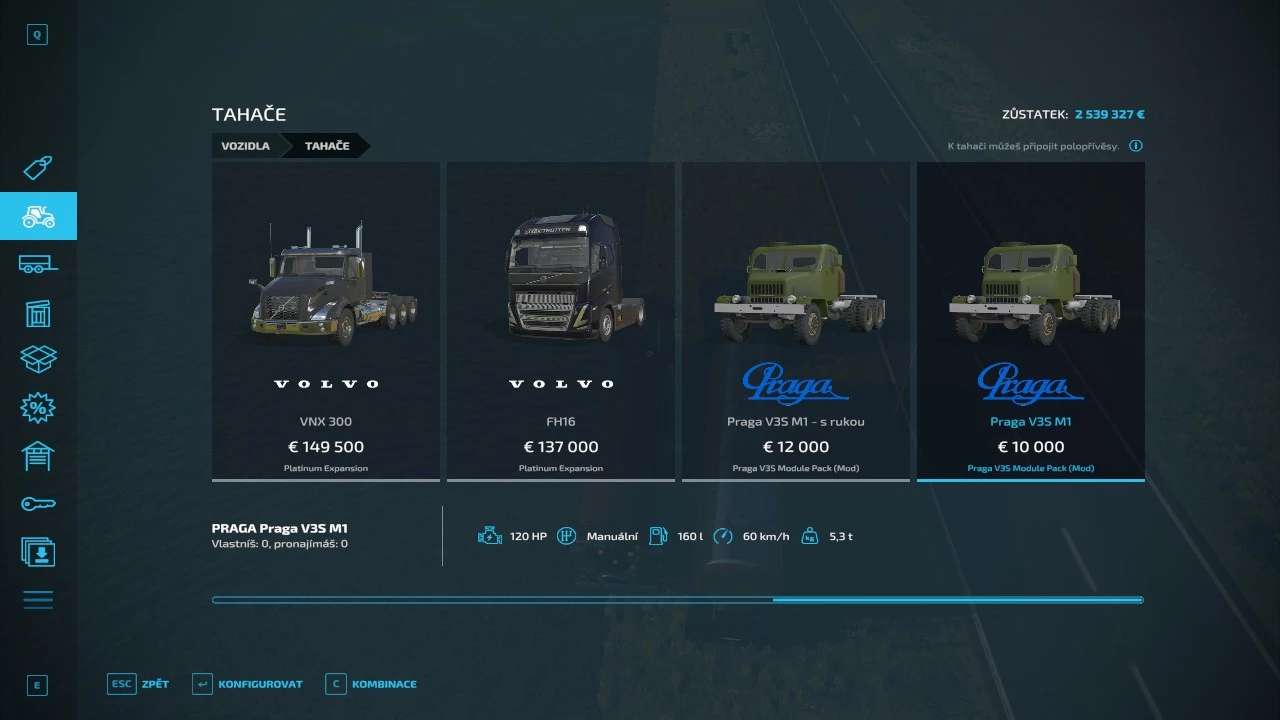
Task: Click the info icon beside the trailer hint
Action: [x=1136, y=146]
